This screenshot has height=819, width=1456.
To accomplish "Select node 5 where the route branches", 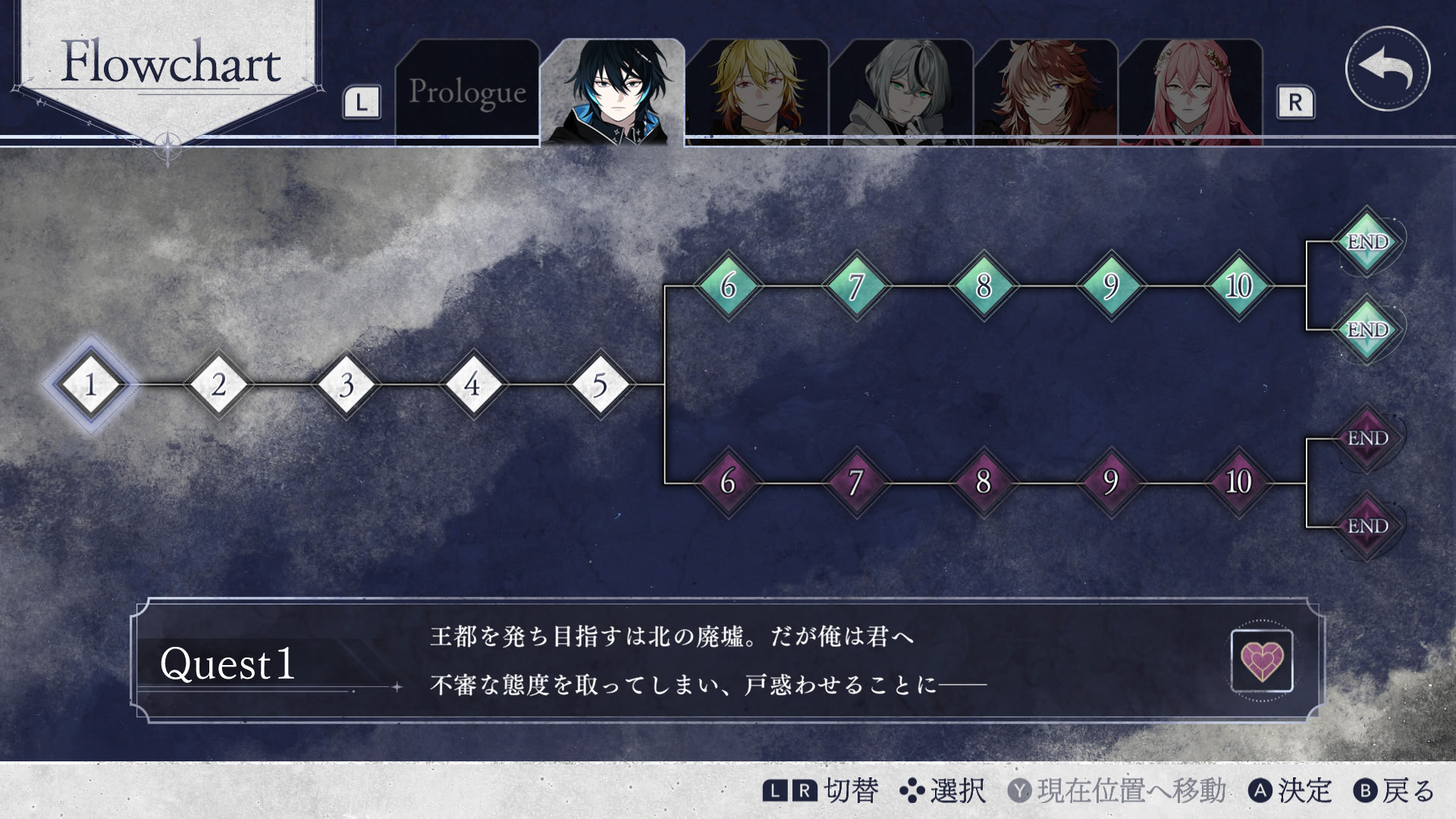I will (x=600, y=385).
